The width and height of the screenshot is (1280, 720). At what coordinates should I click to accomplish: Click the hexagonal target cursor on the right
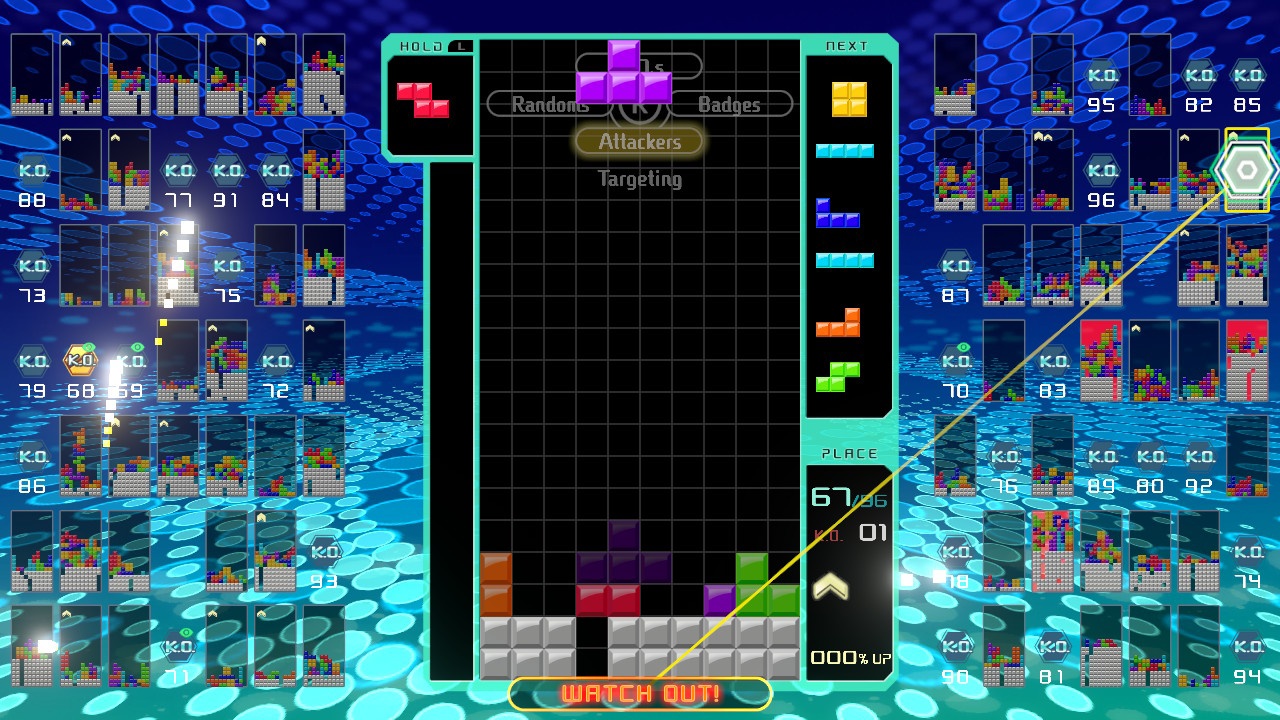coord(1243,169)
